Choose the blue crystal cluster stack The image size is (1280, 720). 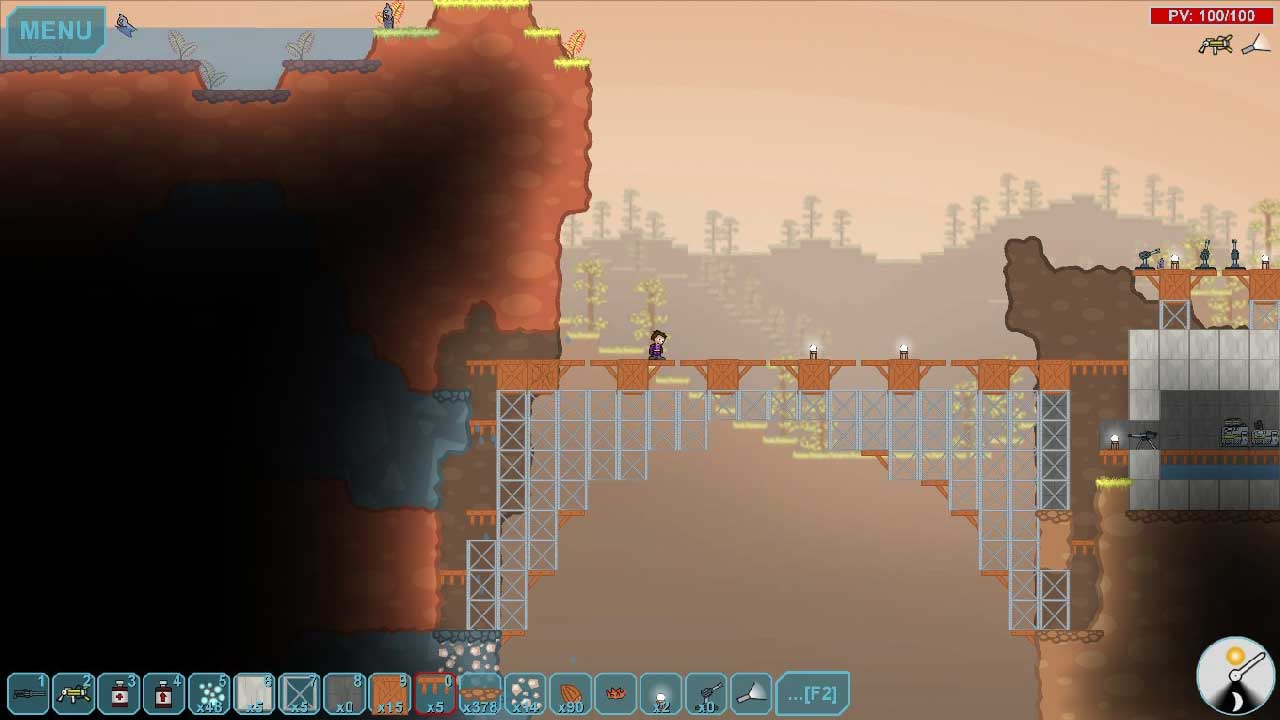click(209, 693)
